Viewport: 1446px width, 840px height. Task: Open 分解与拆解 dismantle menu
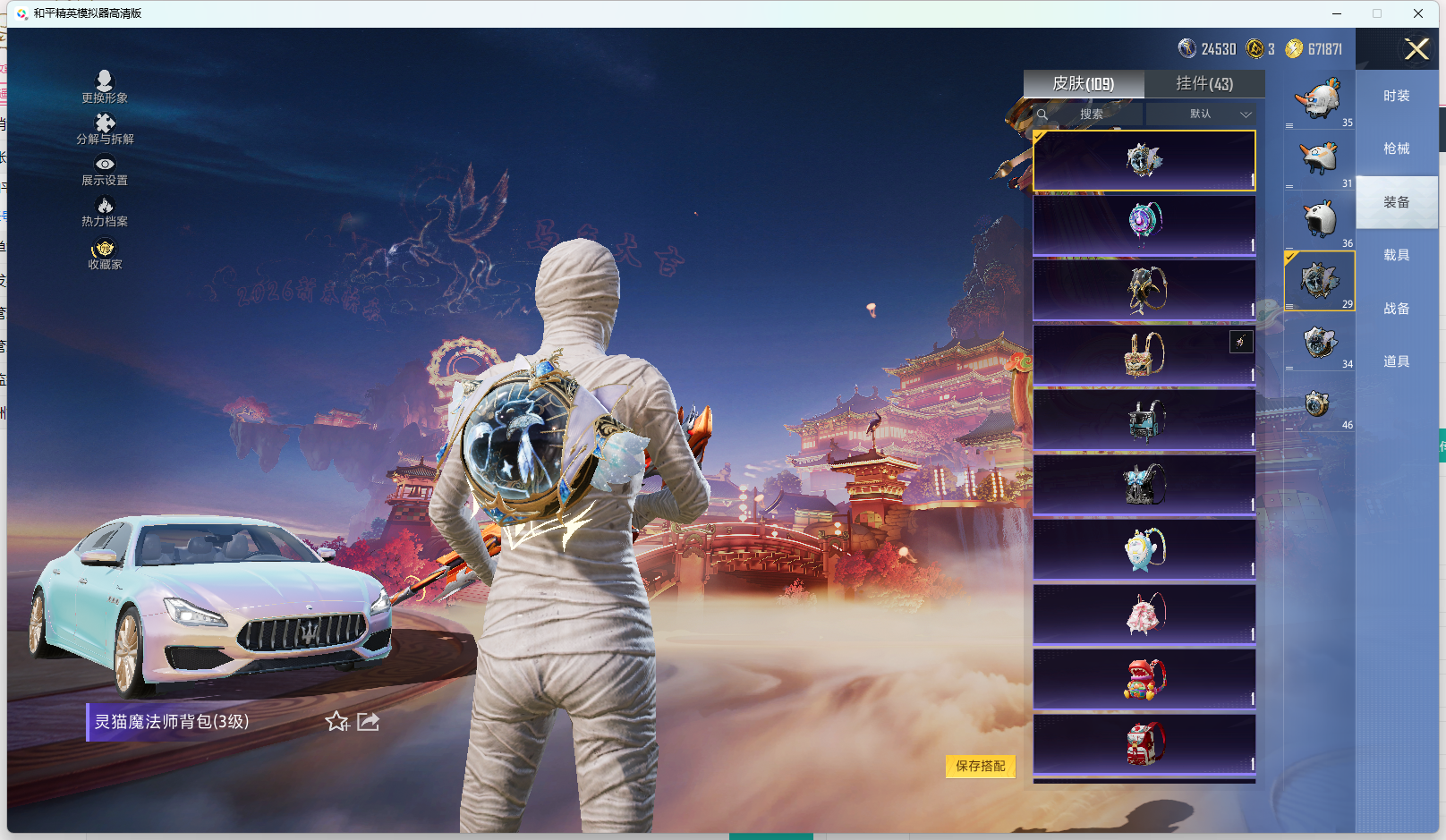coord(105,129)
